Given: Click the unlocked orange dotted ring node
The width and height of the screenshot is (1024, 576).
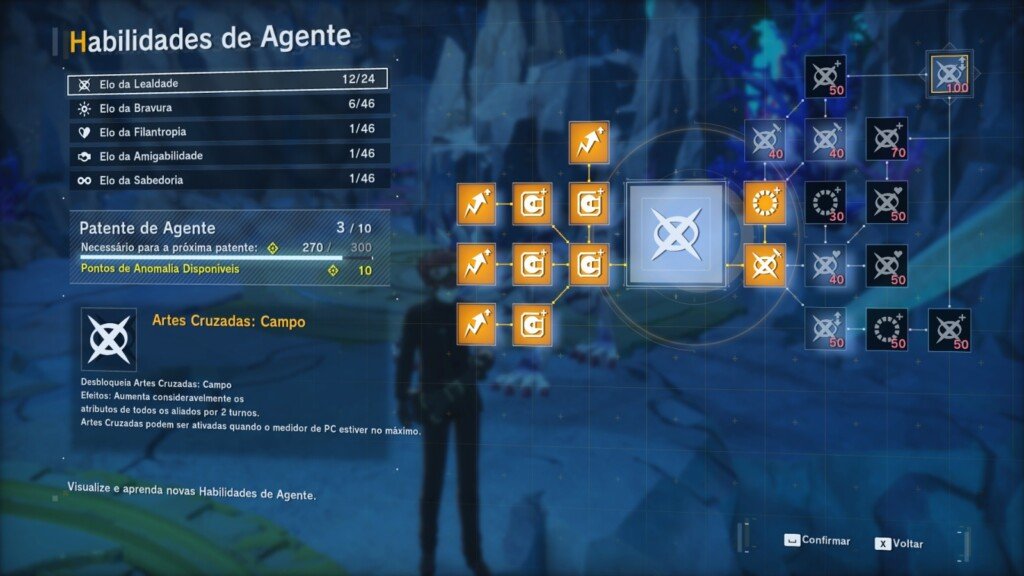Looking at the screenshot, I should click(765, 203).
